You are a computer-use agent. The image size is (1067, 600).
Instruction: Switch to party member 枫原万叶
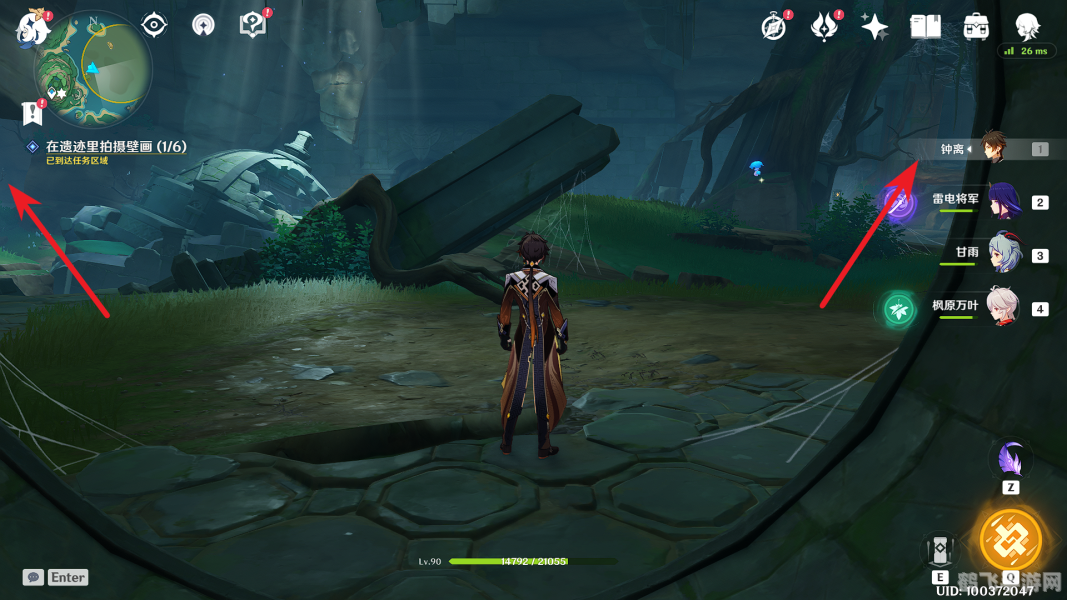click(1003, 308)
